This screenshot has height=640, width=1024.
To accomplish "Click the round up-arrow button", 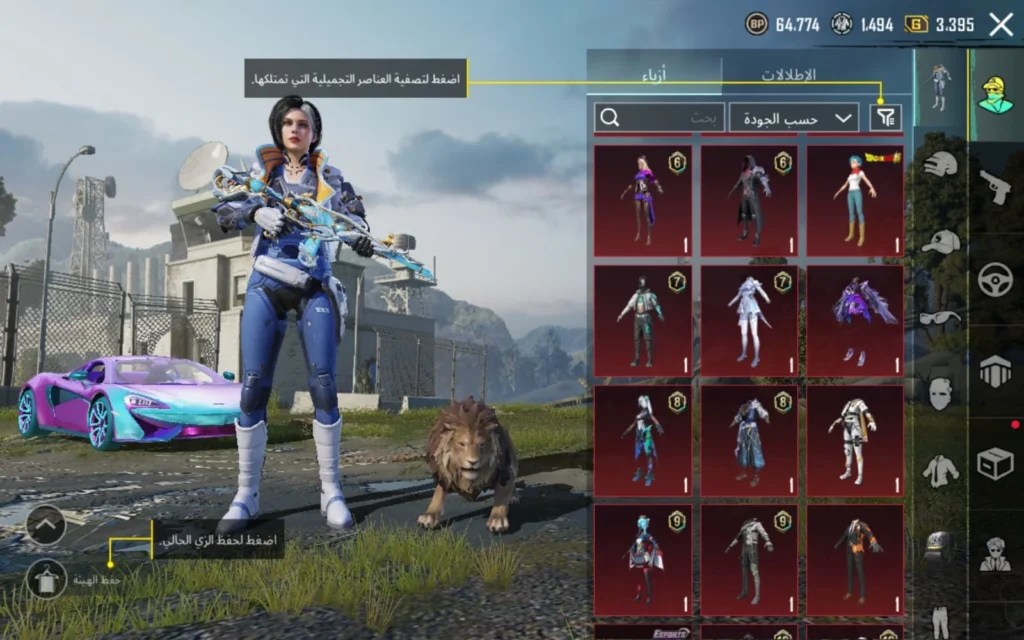I will pyautogui.click(x=46, y=524).
